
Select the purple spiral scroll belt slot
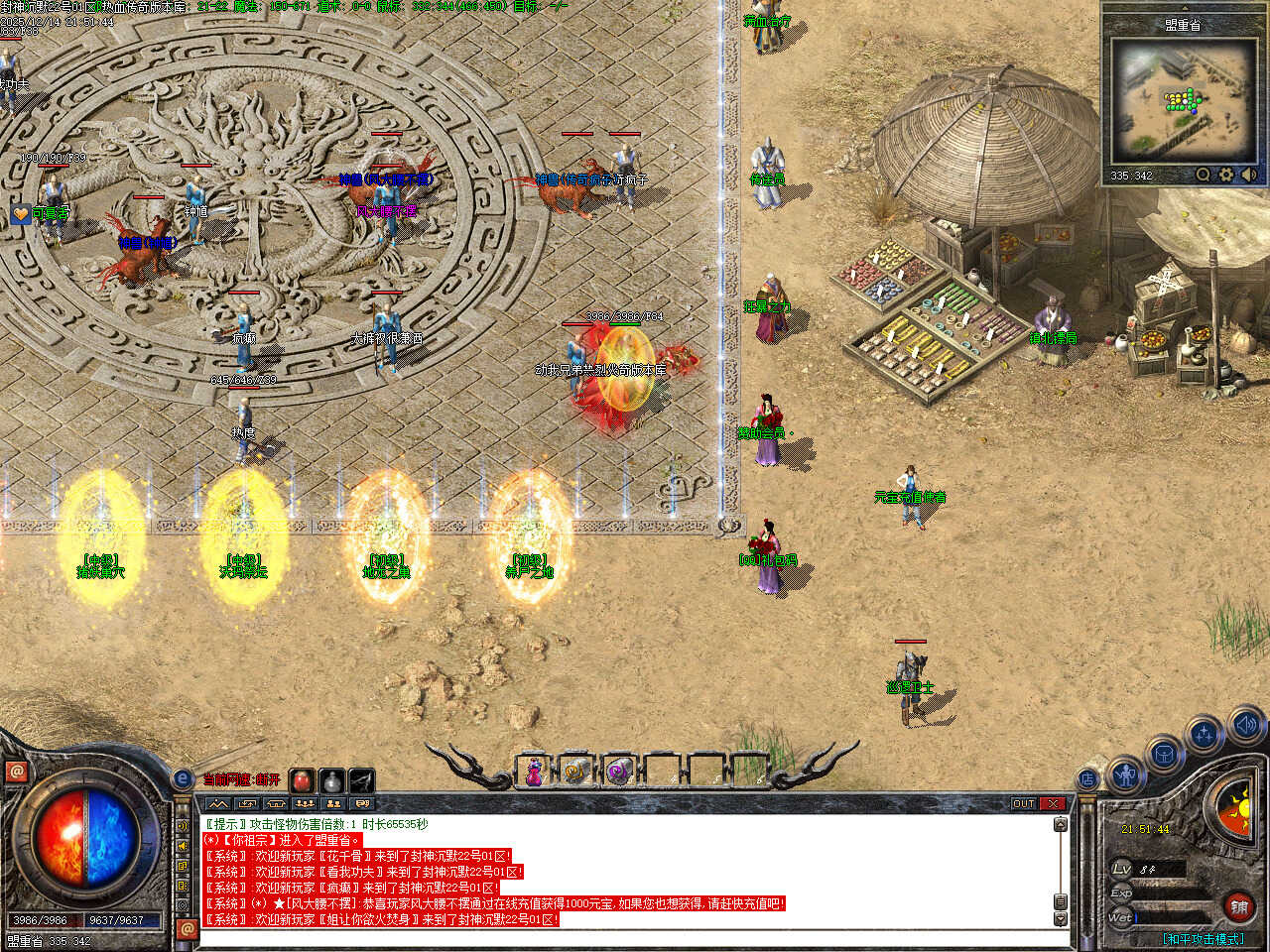tap(619, 771)
